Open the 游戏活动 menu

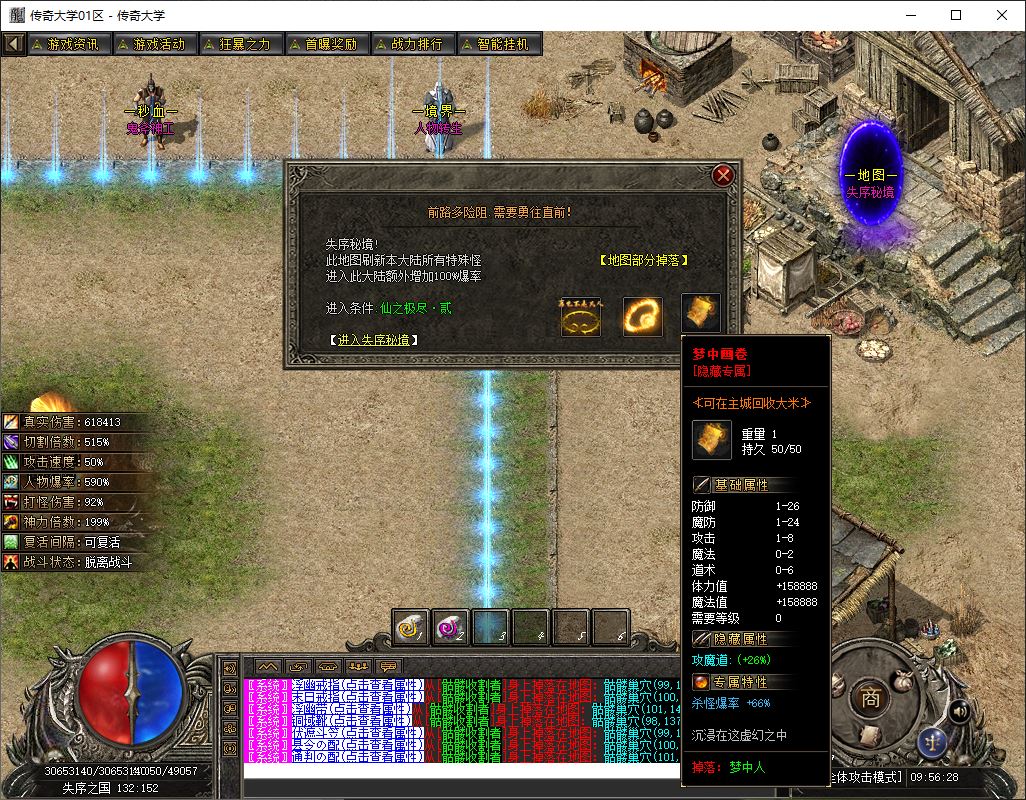[152, 44]
